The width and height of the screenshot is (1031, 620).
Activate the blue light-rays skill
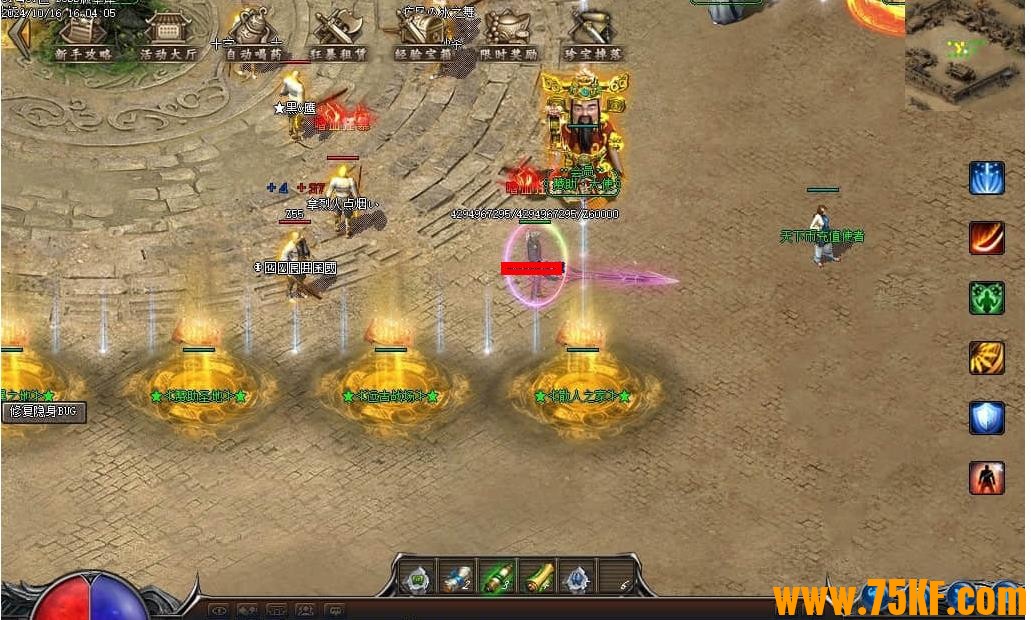pyautogui.click(x=986, y=178)
